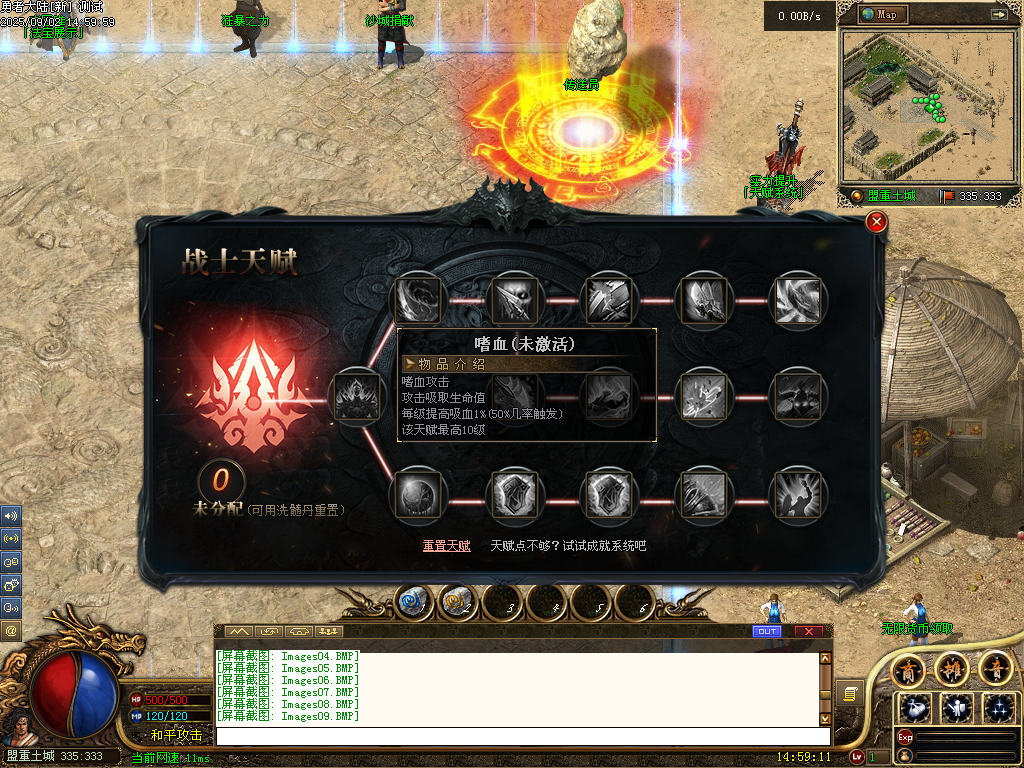Select the horned demon talent node
Screen dimensions: 1024x768
(x=799, y=397)
